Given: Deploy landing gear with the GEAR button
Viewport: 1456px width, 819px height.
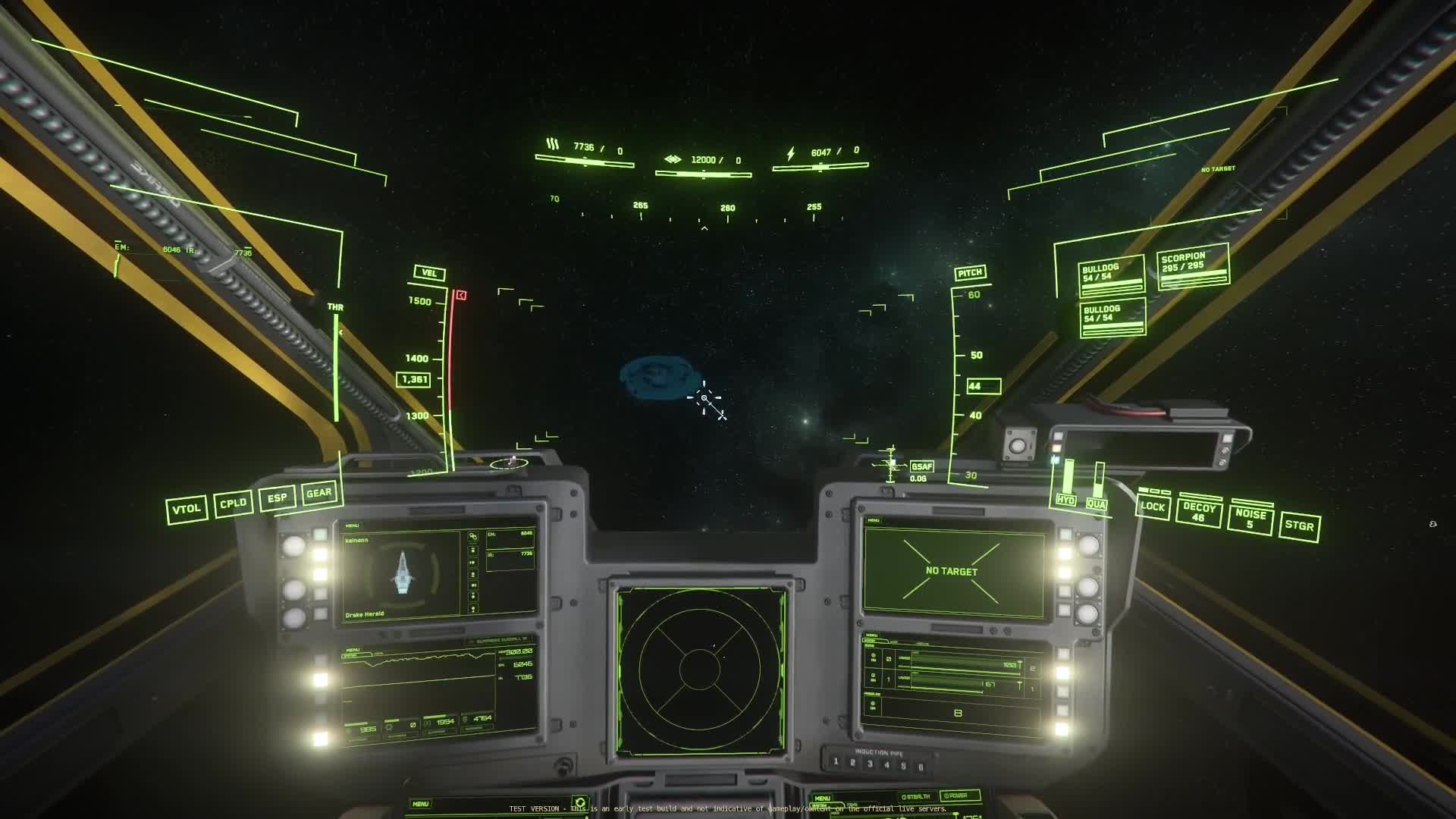Looking at the screenshot, I should [319, 493].
